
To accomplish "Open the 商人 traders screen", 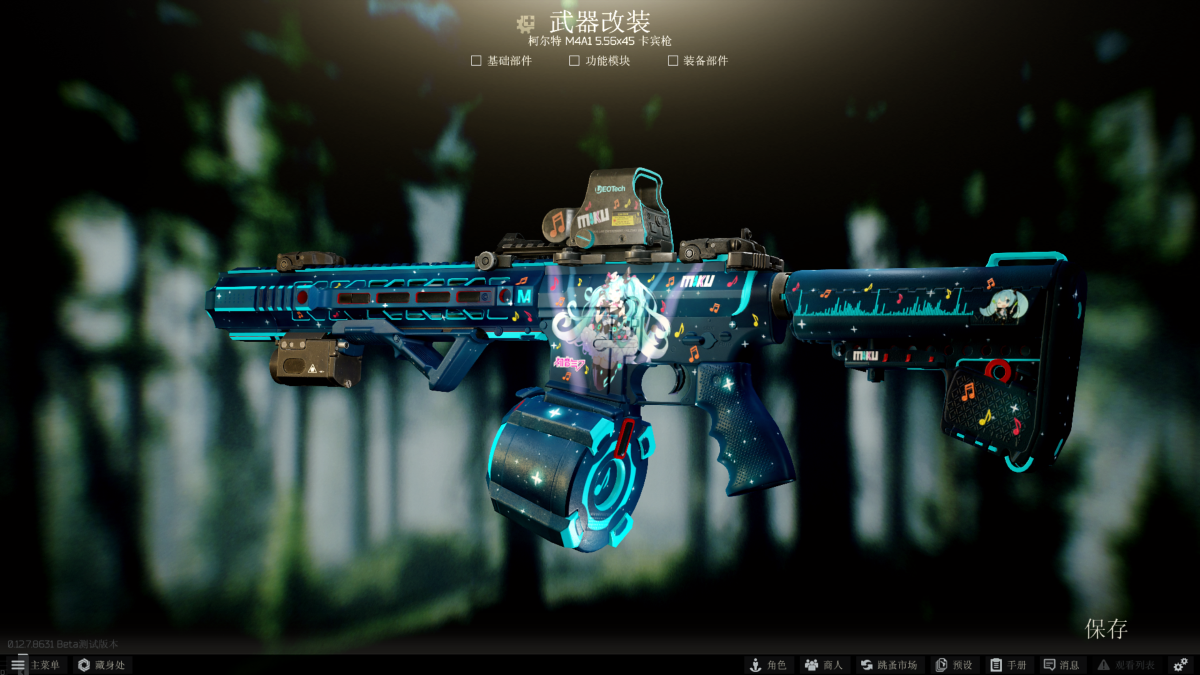I will click(824, 665).
